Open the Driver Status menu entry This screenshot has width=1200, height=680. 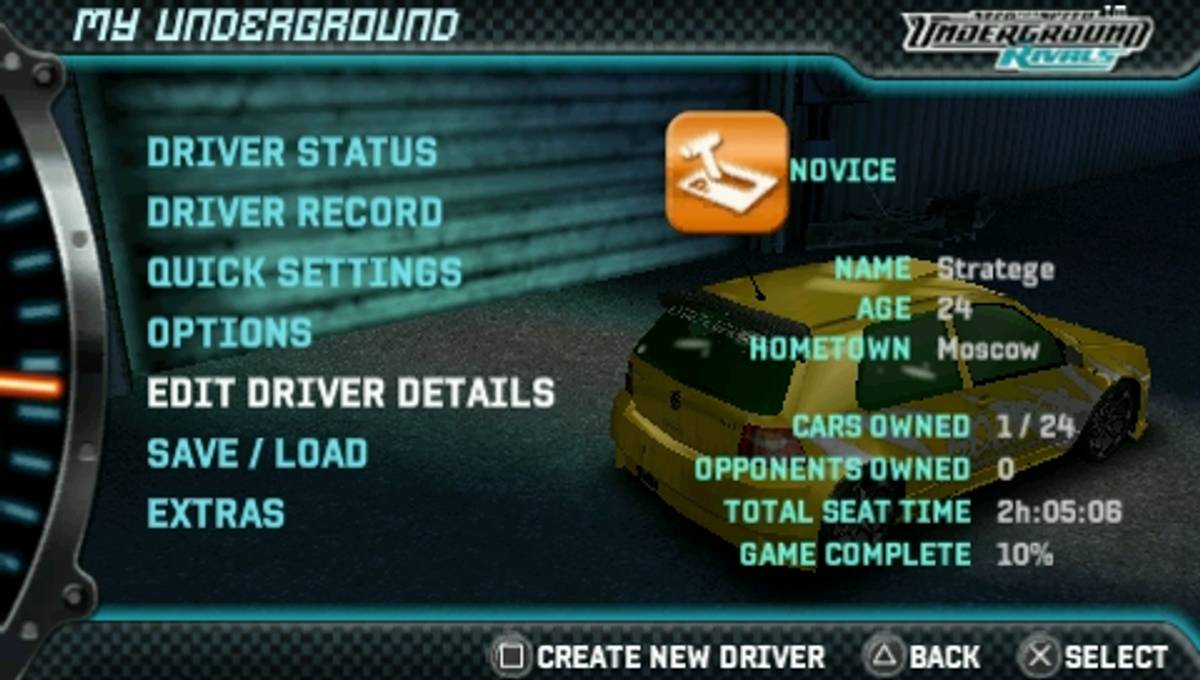point(292,152)
